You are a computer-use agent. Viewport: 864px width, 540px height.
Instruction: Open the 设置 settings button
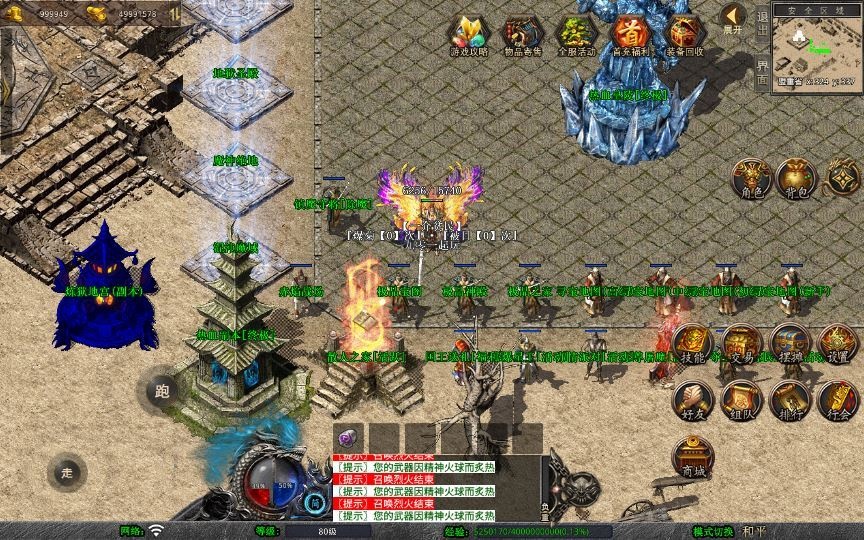coord(838,345)
